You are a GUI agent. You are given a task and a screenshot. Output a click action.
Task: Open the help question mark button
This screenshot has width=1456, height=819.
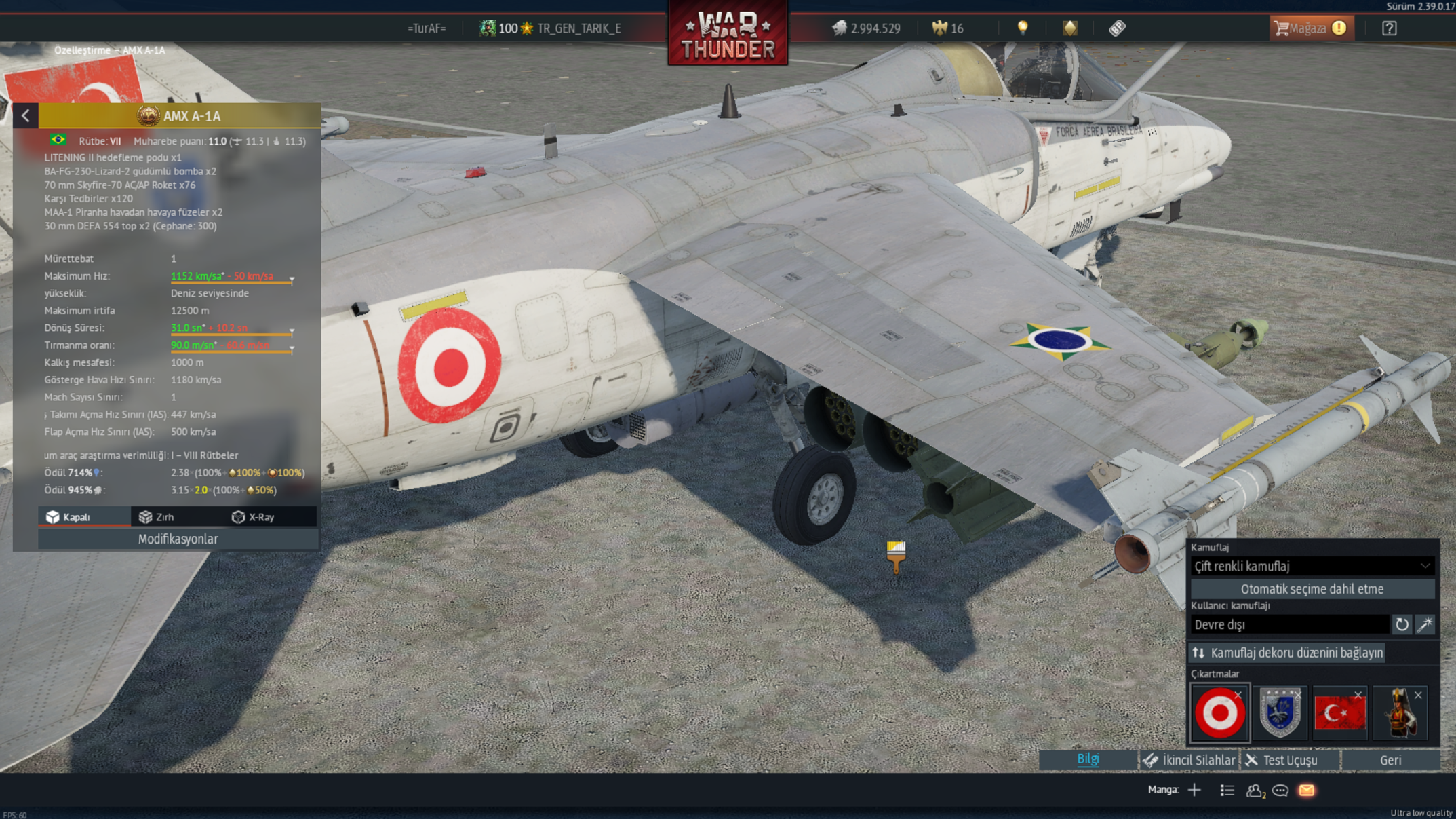point(1389,28)
